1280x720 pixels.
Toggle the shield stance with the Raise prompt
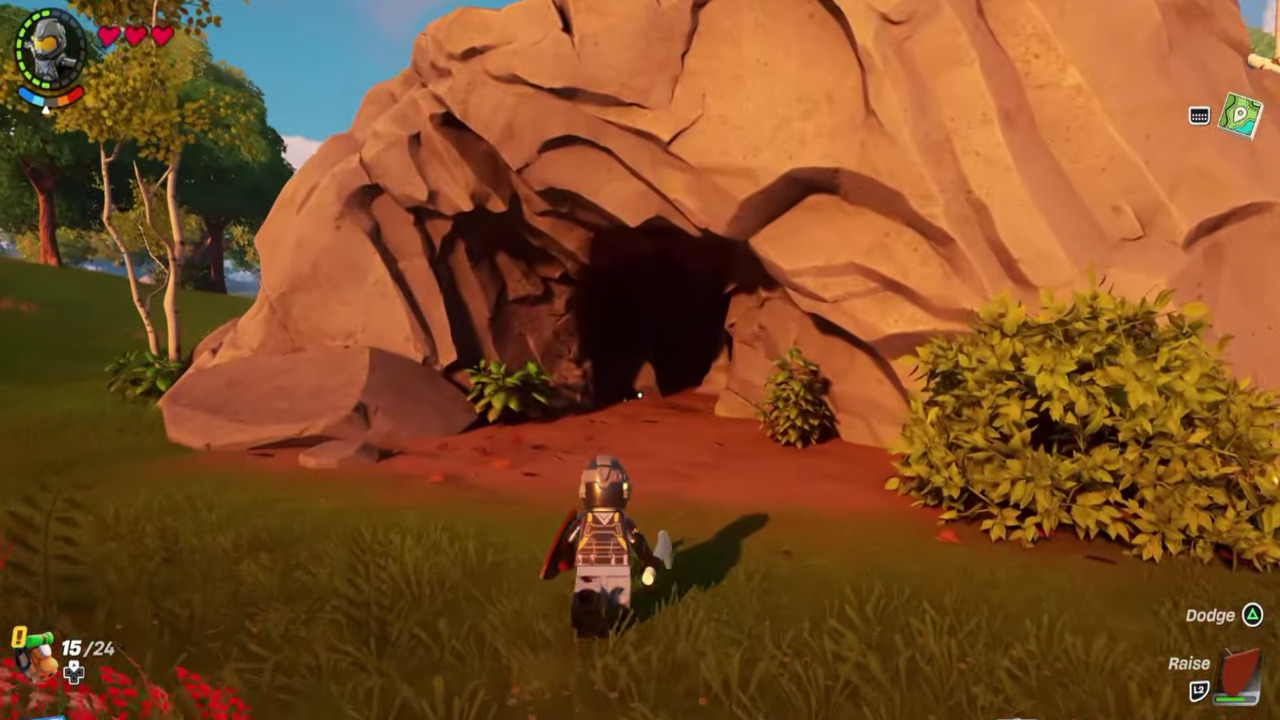[1190, 662]
